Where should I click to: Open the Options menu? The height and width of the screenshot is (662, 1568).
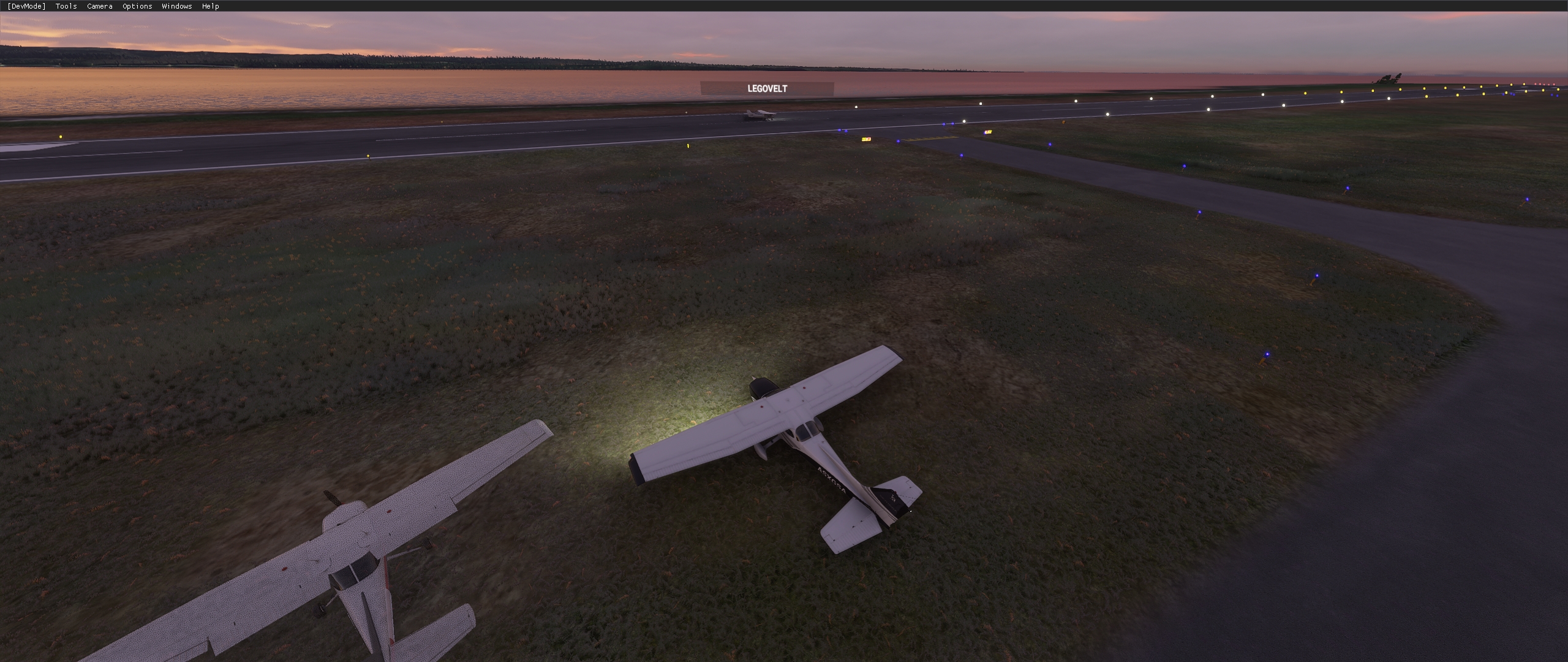click(136, 6)
